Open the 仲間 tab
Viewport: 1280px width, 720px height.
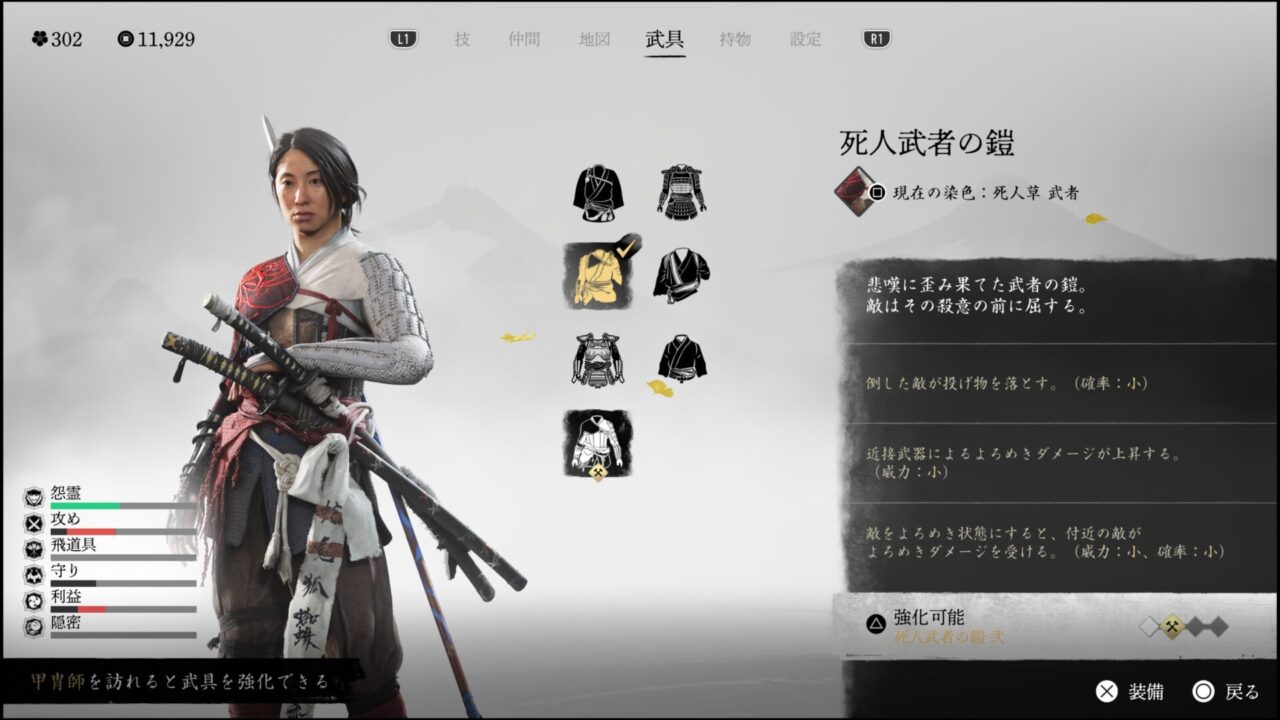(x=524, y=40)
